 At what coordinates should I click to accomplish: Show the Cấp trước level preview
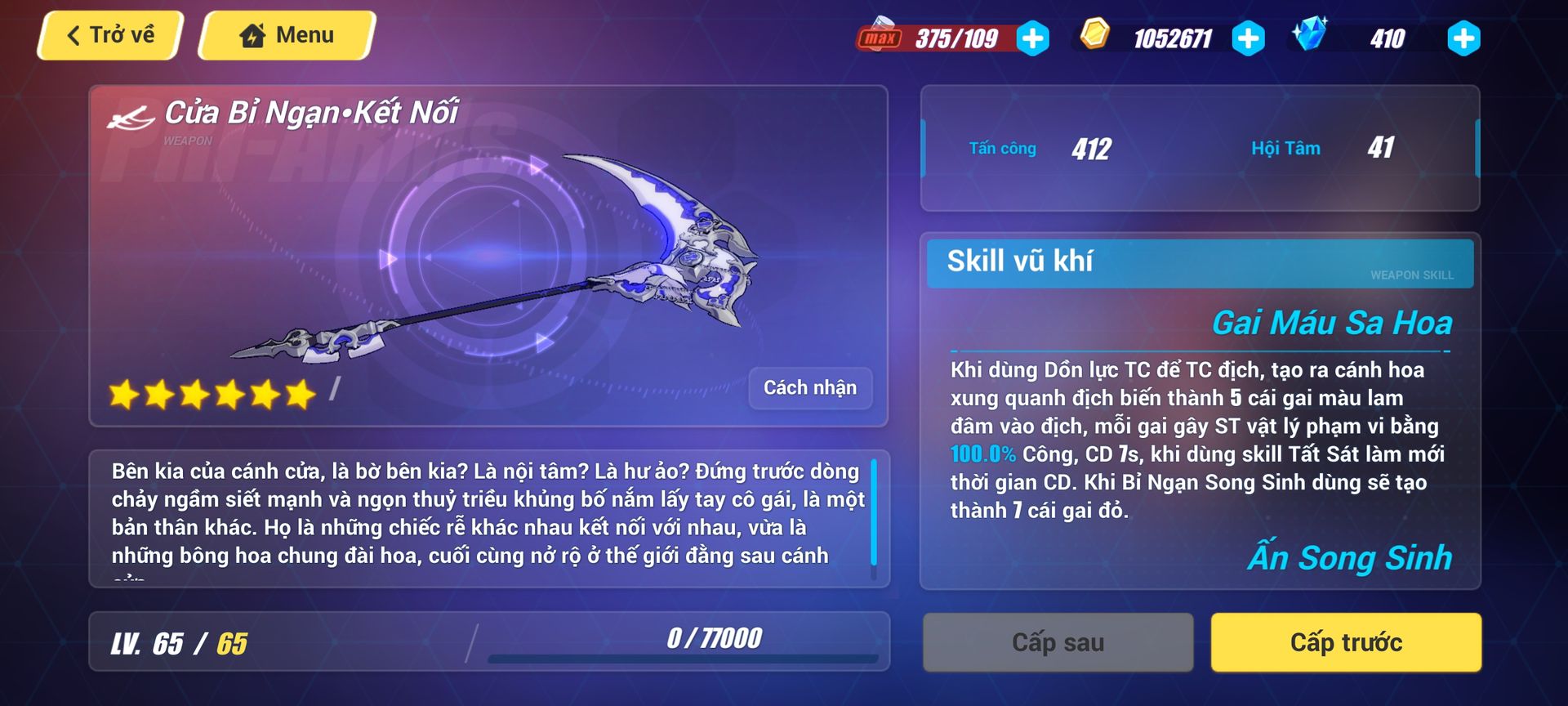(1345, 642)
